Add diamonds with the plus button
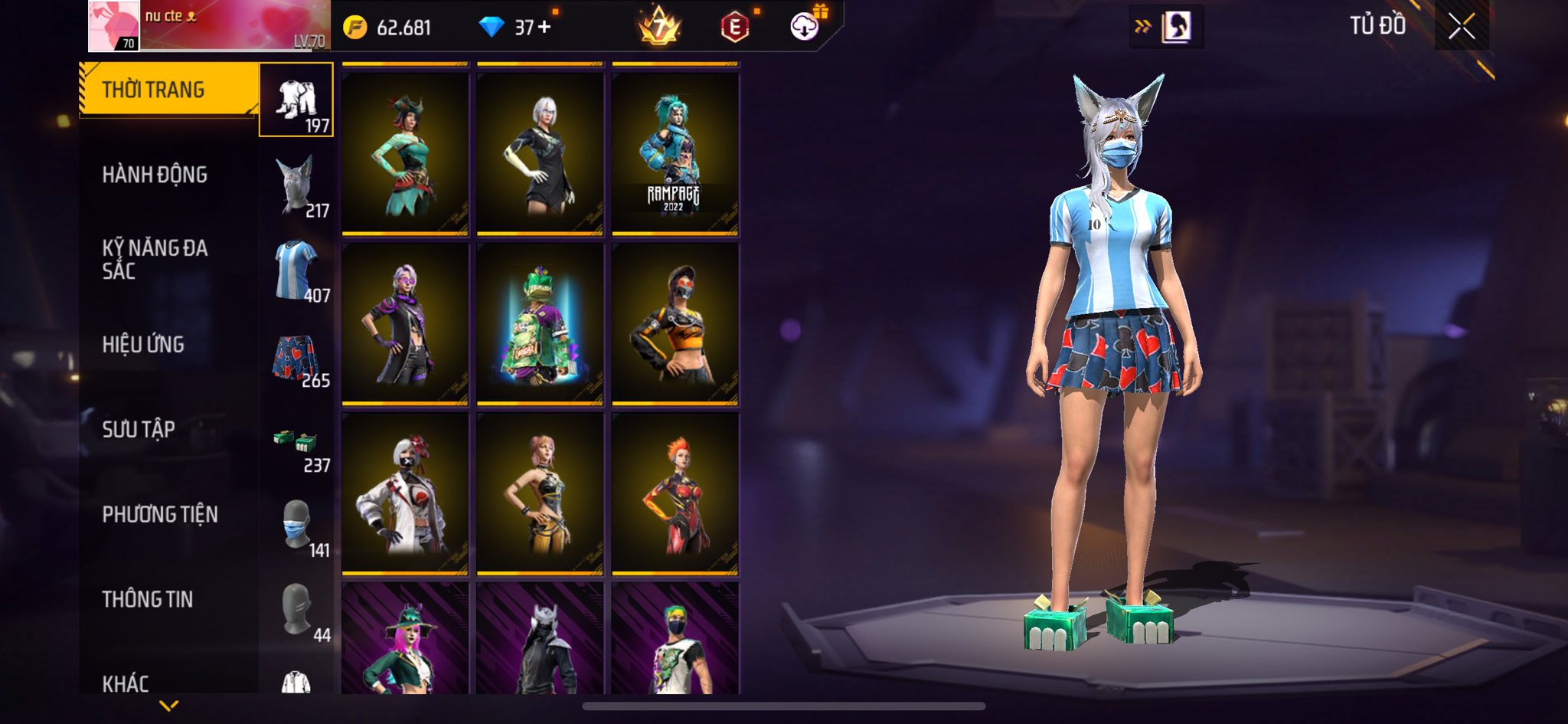This screenshot has width=1568, height=724. point(544,28)
